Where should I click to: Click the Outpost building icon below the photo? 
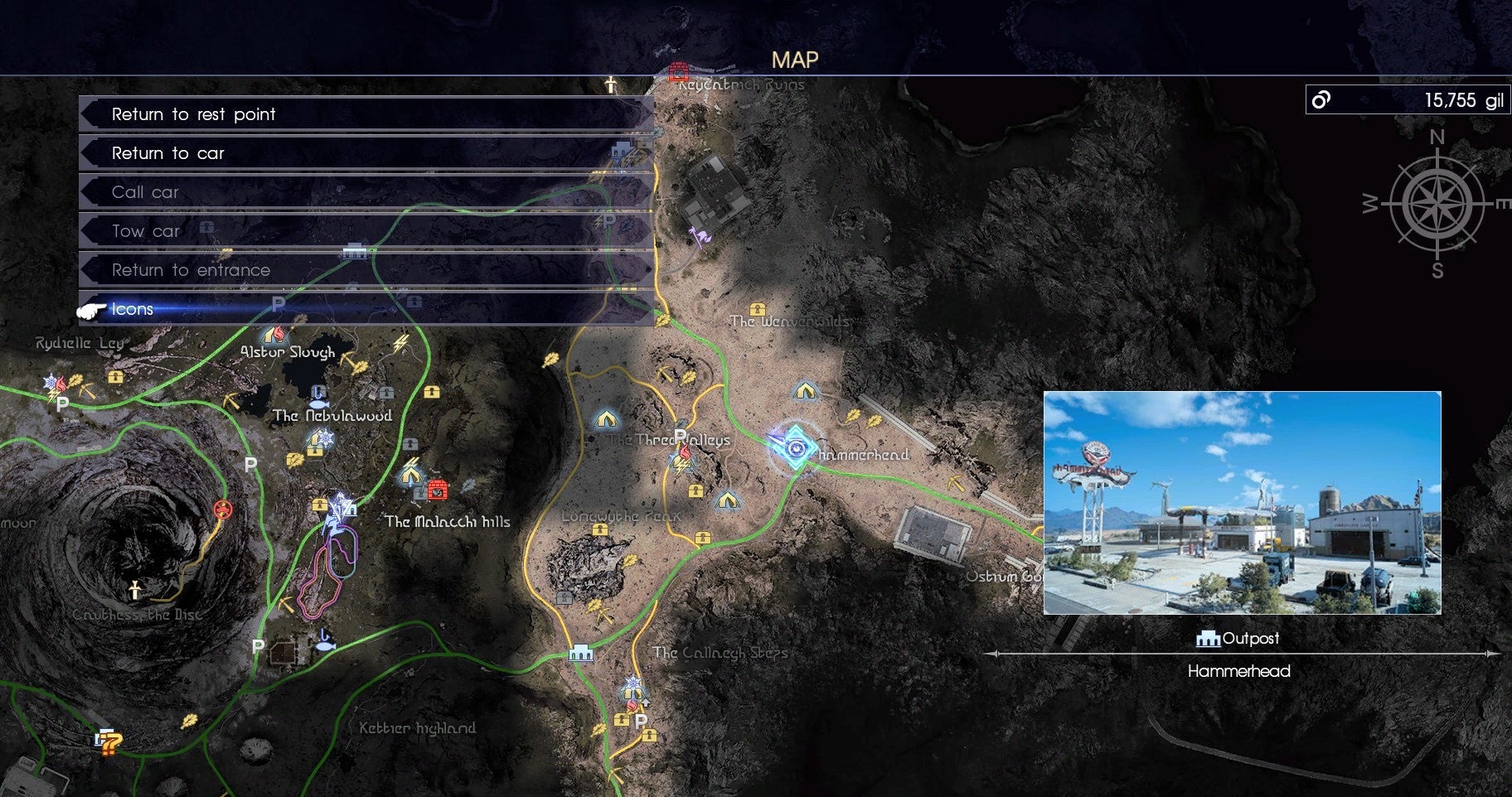pyautogui.click(x=1209, y=638)
